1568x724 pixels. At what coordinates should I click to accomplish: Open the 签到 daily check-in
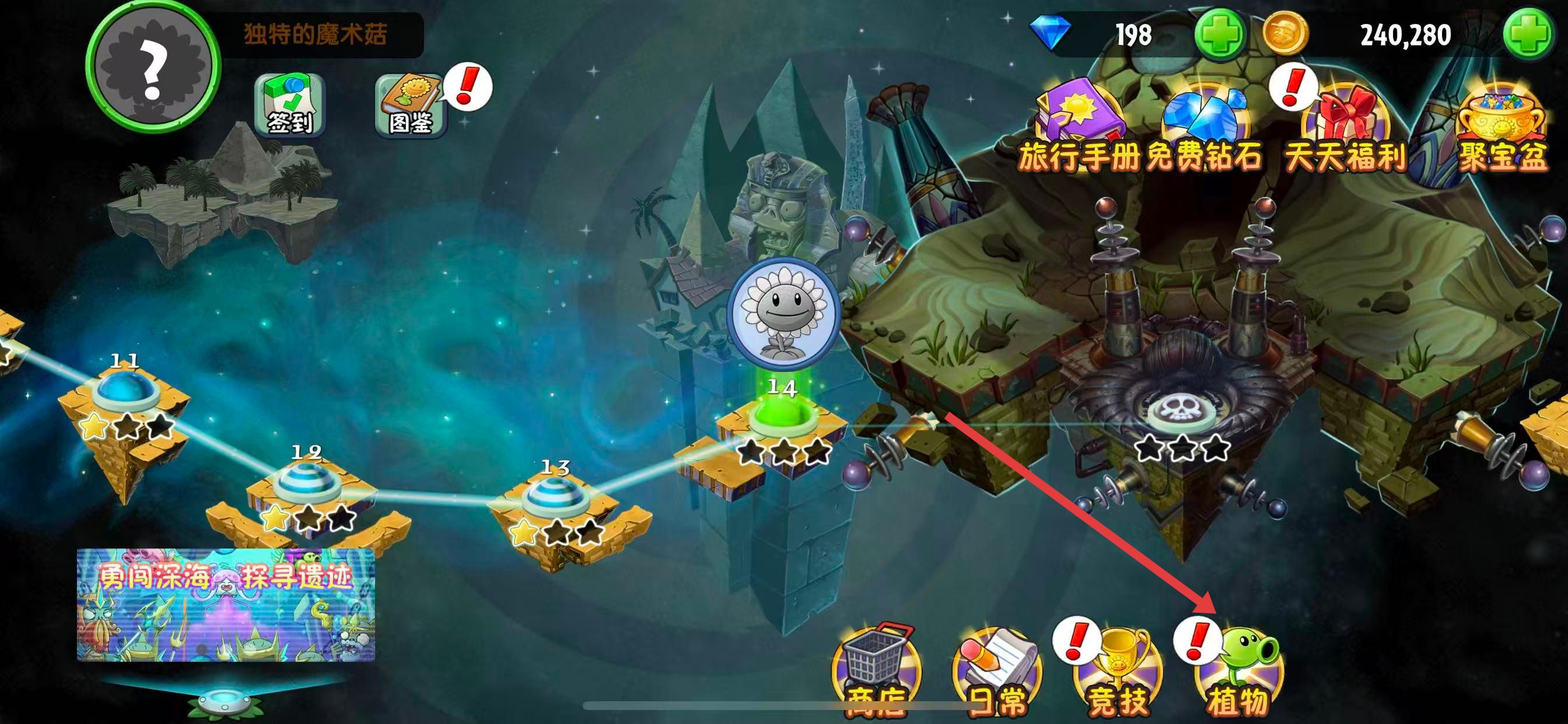point(290,105)
